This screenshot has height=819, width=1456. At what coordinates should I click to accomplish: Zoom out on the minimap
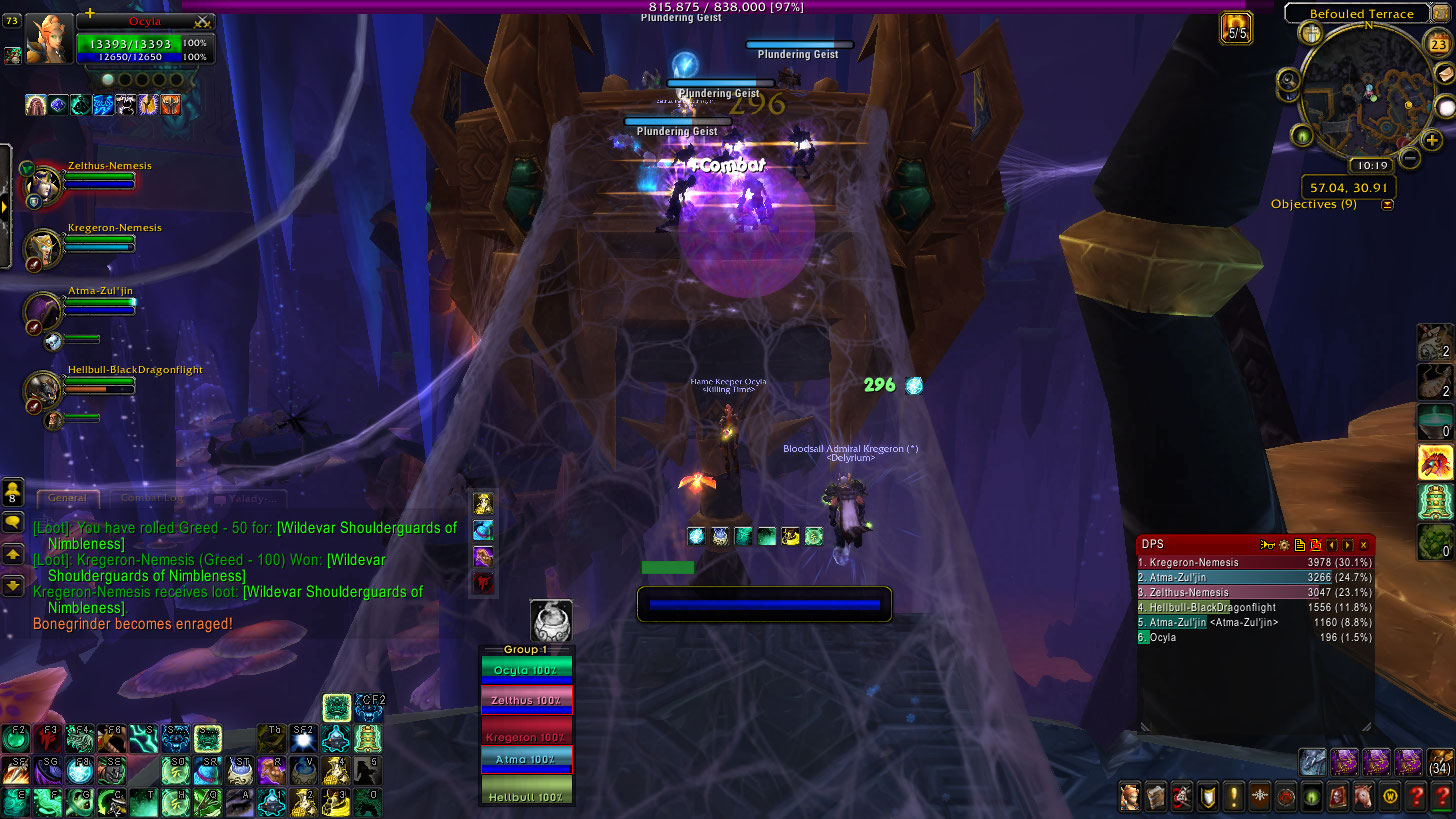[x=1409, y=157]
